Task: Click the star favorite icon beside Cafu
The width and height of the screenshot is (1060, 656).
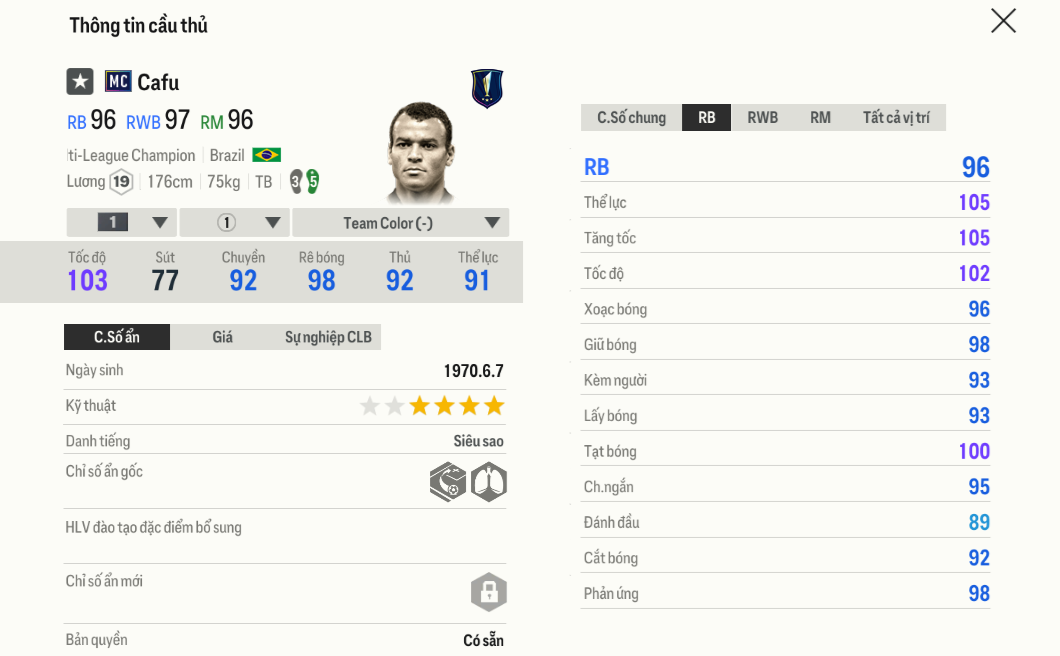Action: (80, 82)
